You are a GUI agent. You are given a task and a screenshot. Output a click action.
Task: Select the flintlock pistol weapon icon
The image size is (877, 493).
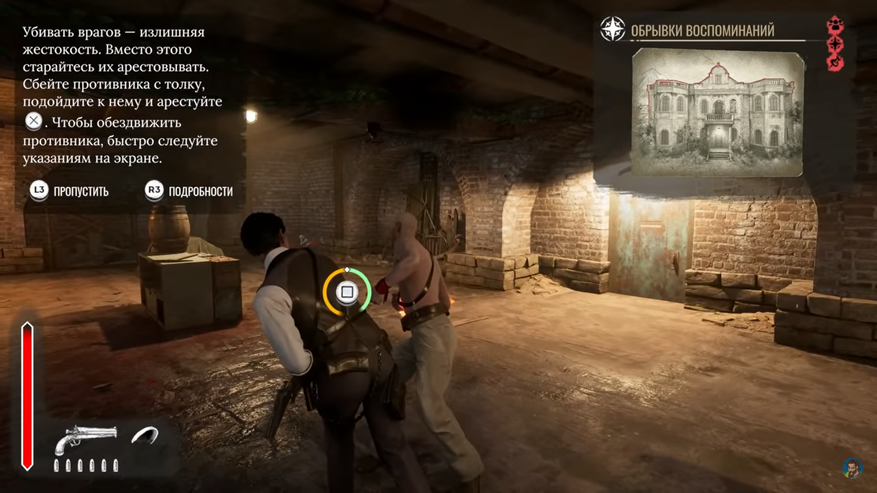coord(85,439)
